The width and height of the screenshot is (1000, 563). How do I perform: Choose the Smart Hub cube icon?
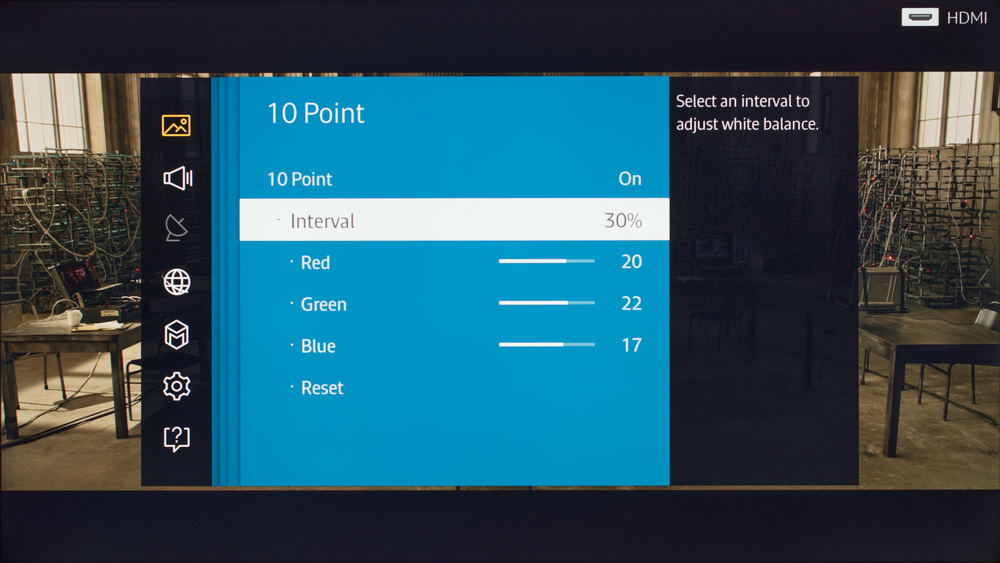coord(177,334)
